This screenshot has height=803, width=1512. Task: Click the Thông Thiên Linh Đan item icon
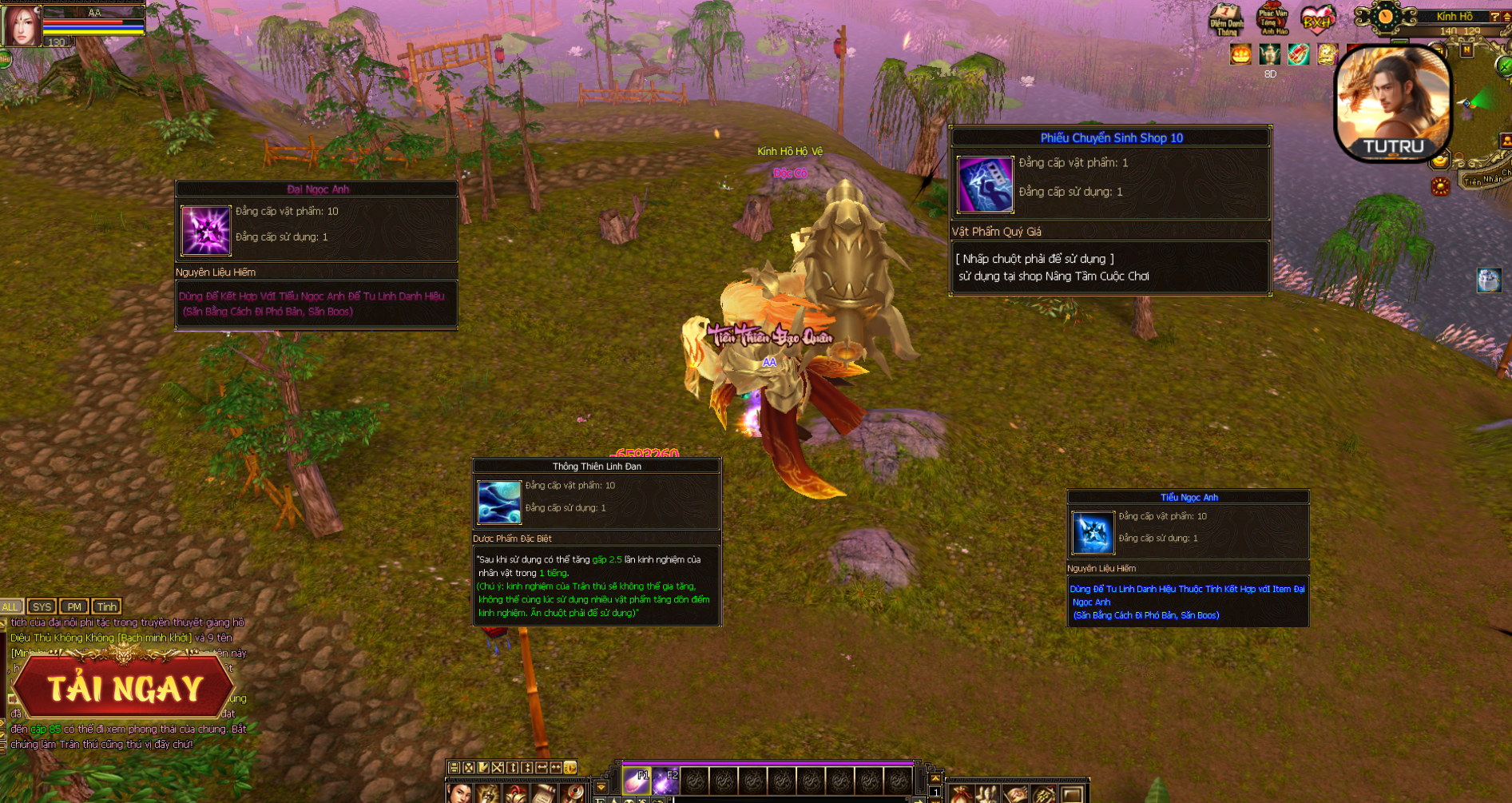click(499, 501)
